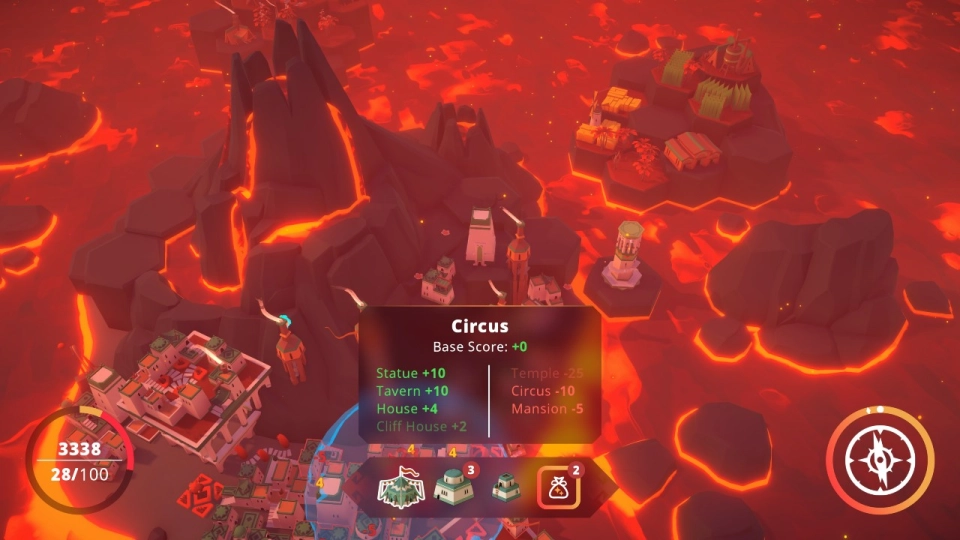
Task: Open the new building pack bag
Action: point(557,488)
